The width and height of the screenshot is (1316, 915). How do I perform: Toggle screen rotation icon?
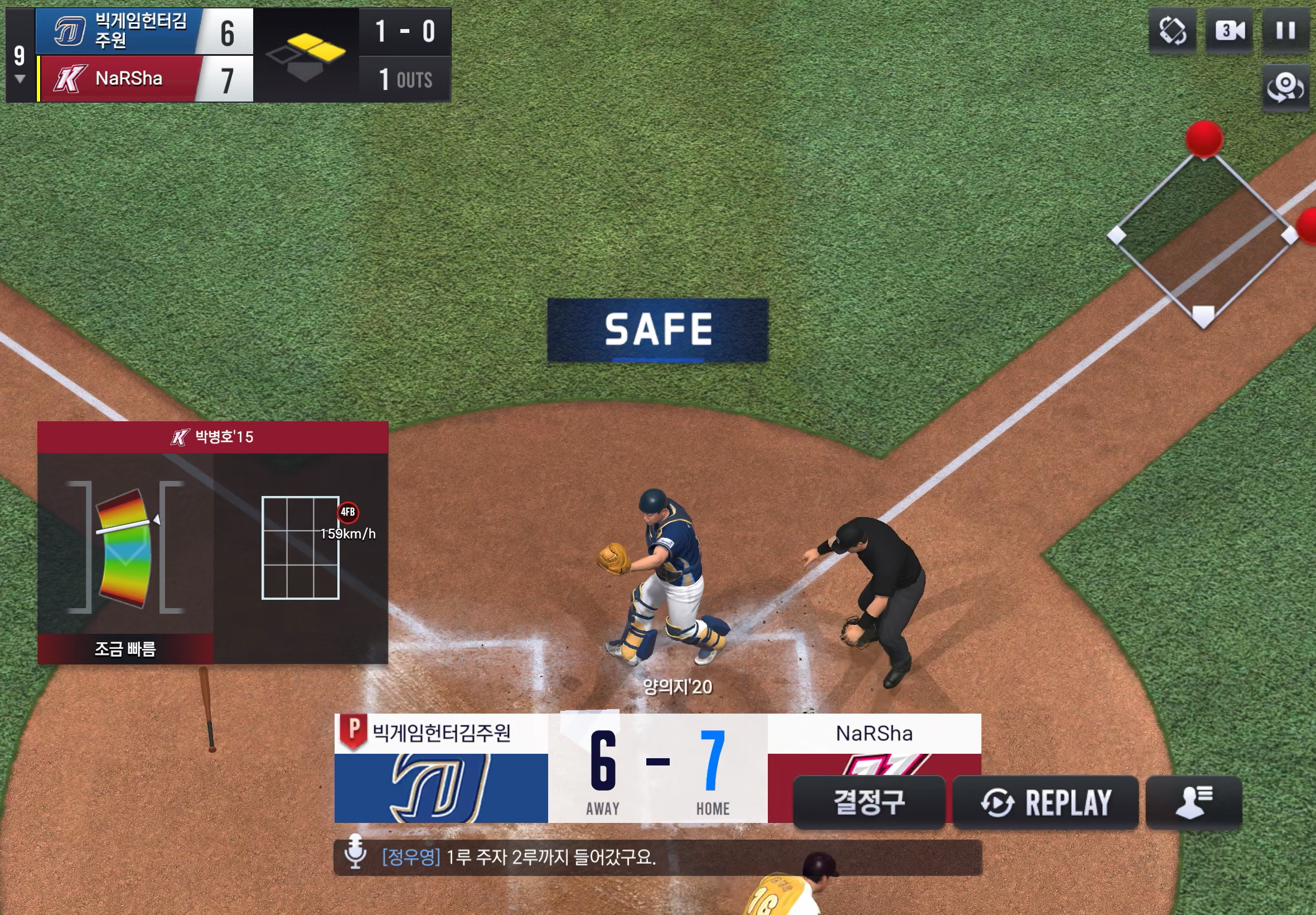1172,30
